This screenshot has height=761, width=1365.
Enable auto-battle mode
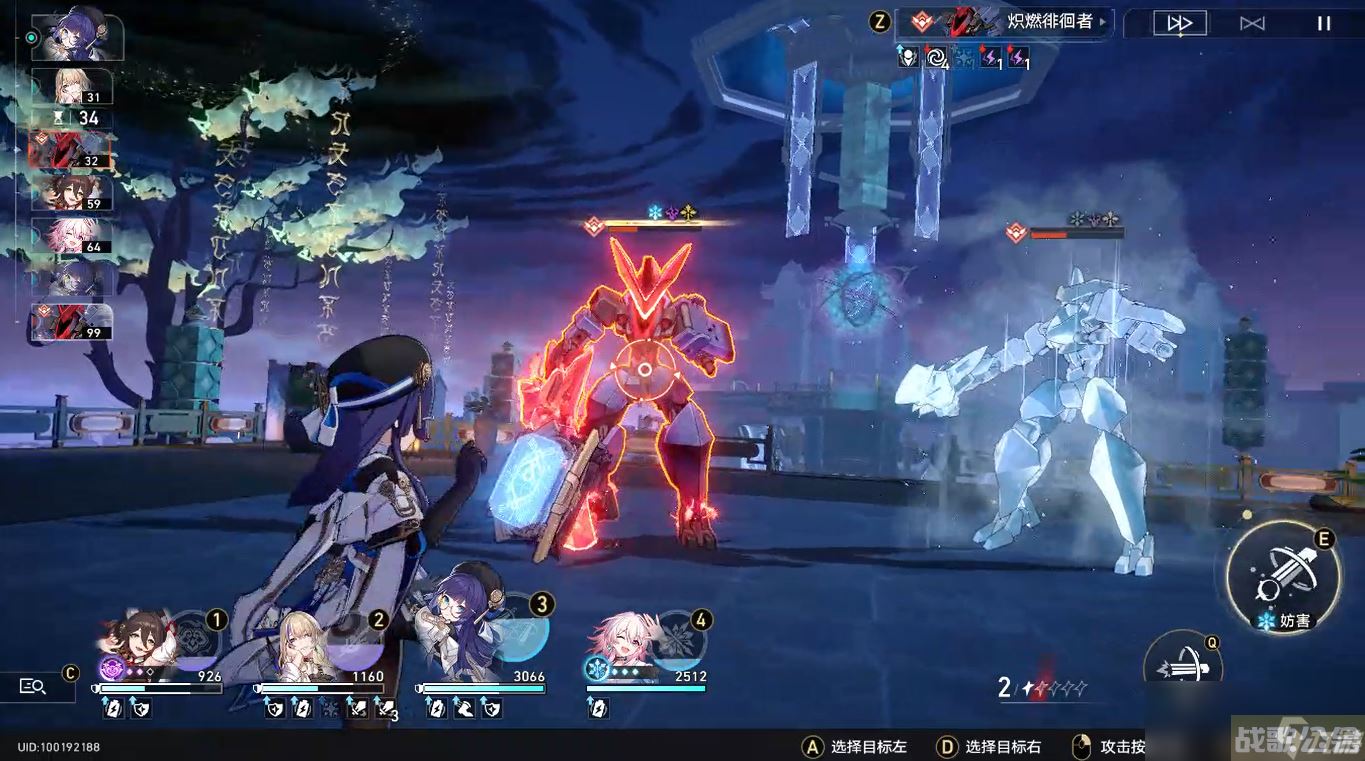click(x=1251, y=22)
